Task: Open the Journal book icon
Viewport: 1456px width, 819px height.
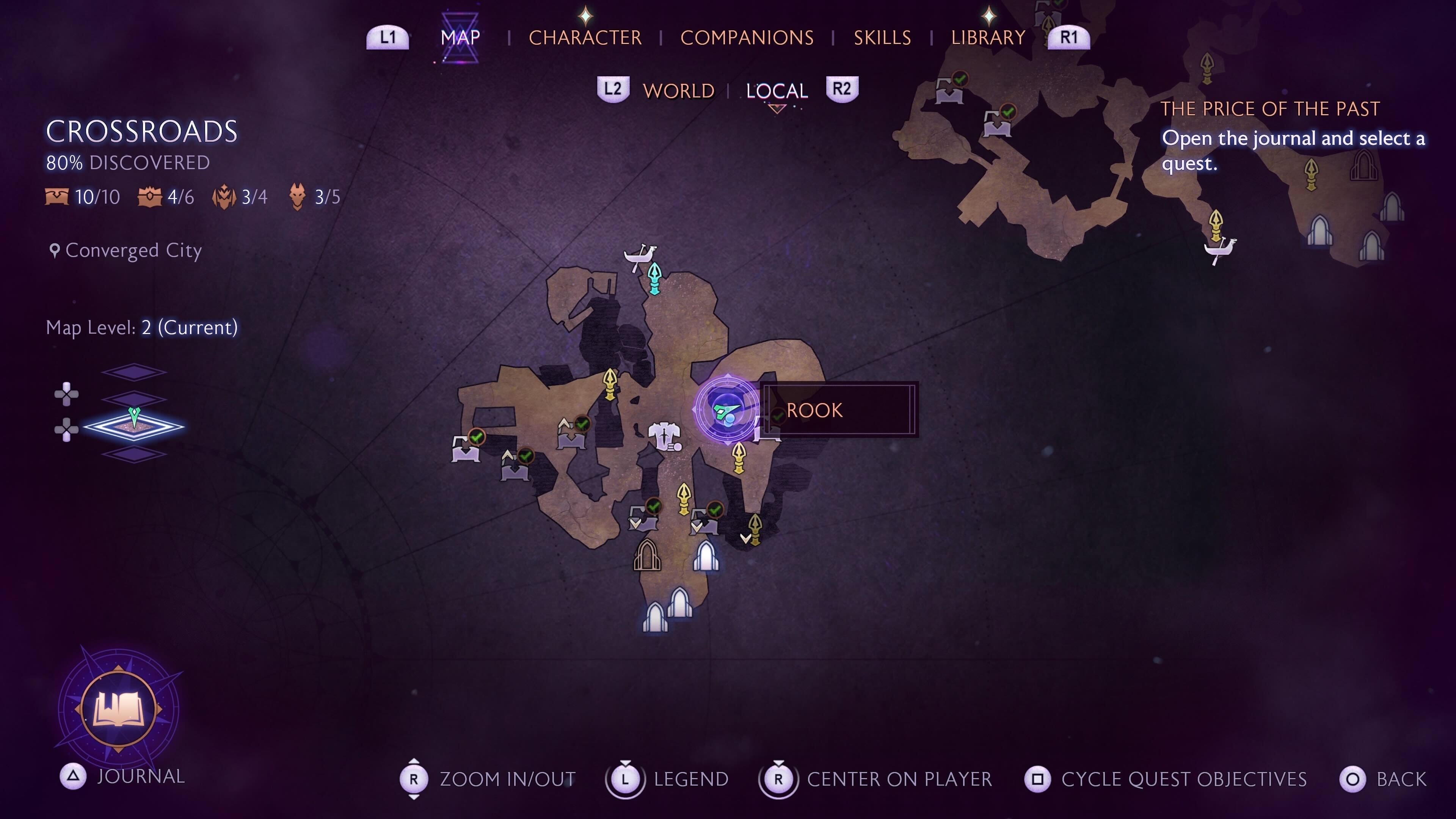Action: pyautogui.click(x=119, y=709)
